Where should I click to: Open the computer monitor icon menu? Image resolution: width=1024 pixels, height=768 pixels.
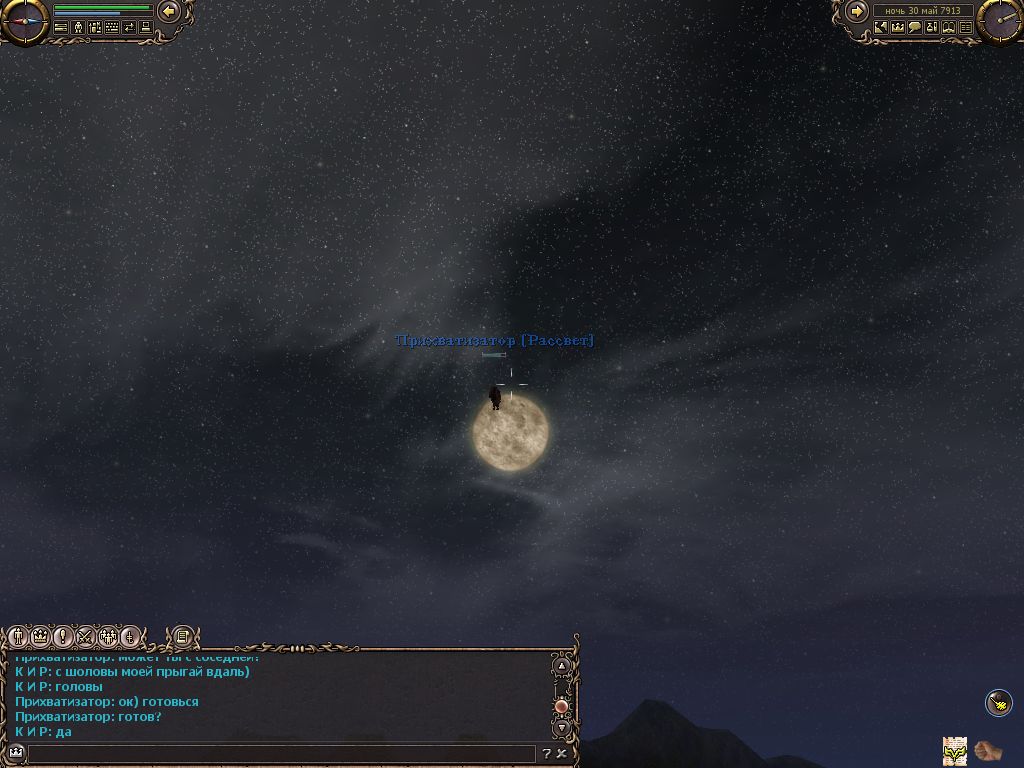[x=146, y=28]
